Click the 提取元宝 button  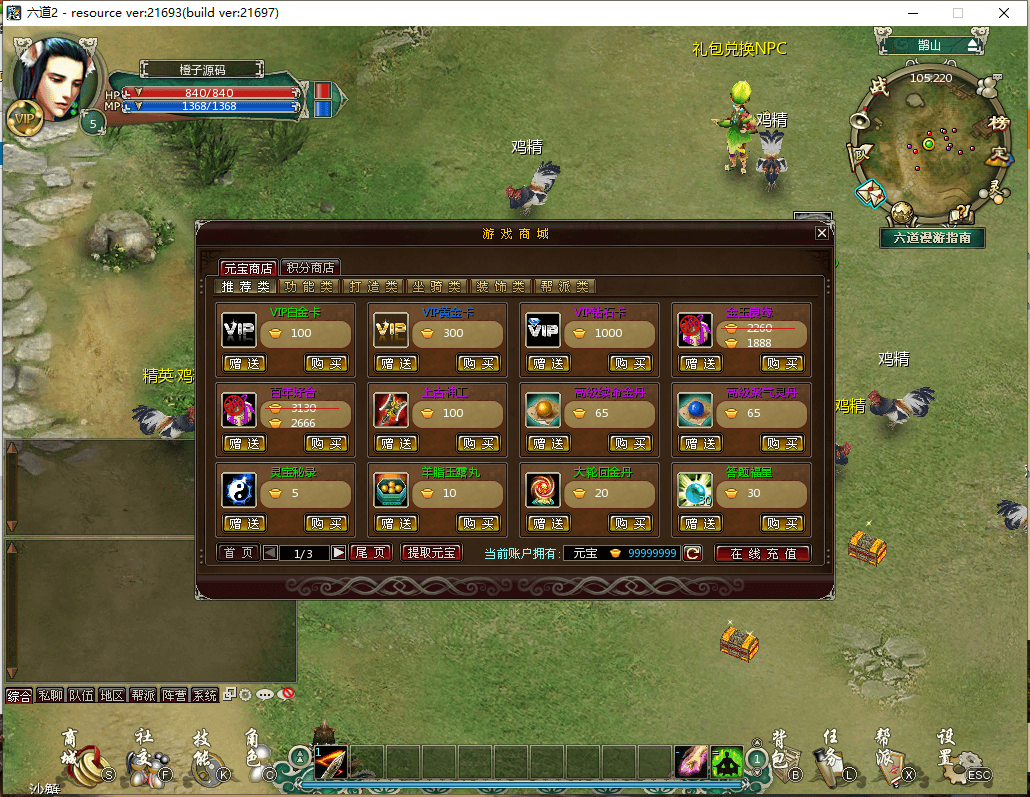[431, 553]
